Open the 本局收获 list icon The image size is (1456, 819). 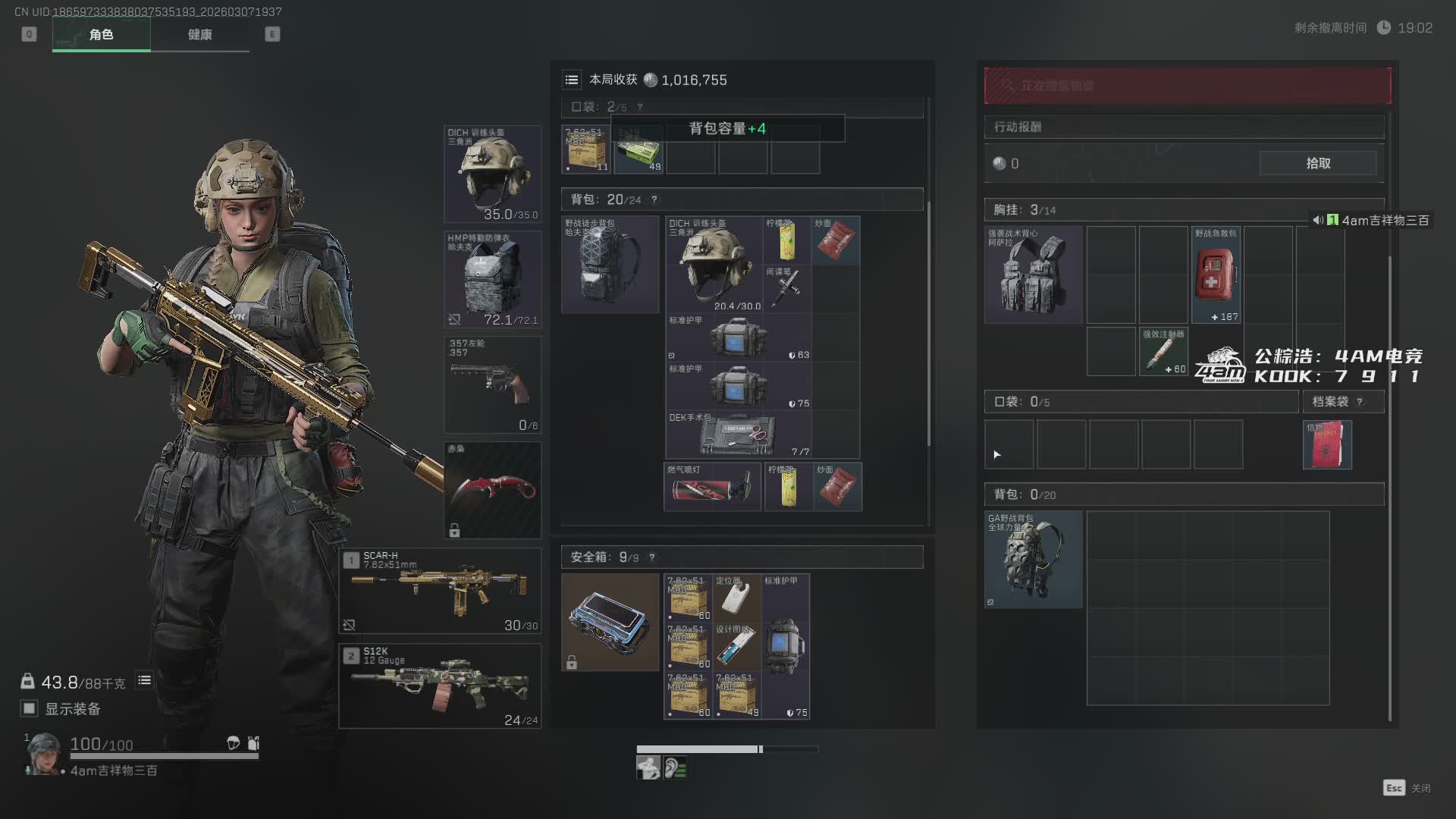click(572, 80)
